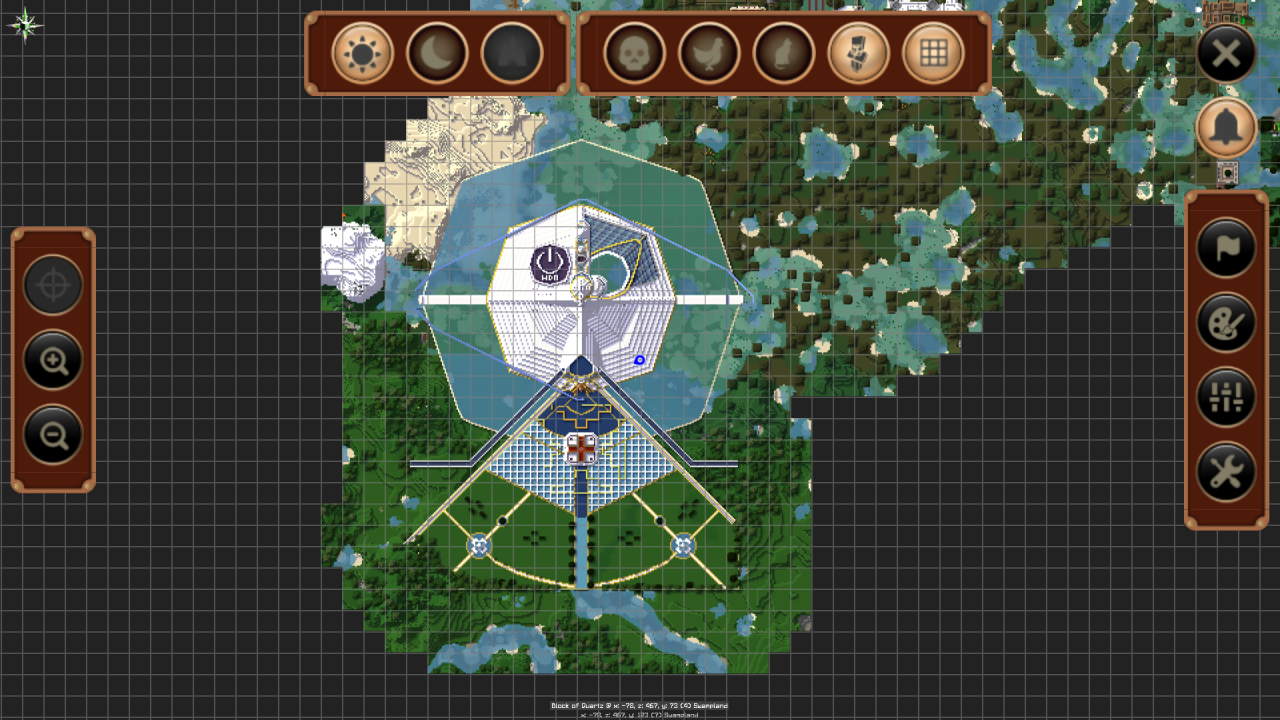This screenshot has width=1280, height=720.
Task: Zoom out with the magnifier minus
Action: [53, 435]
